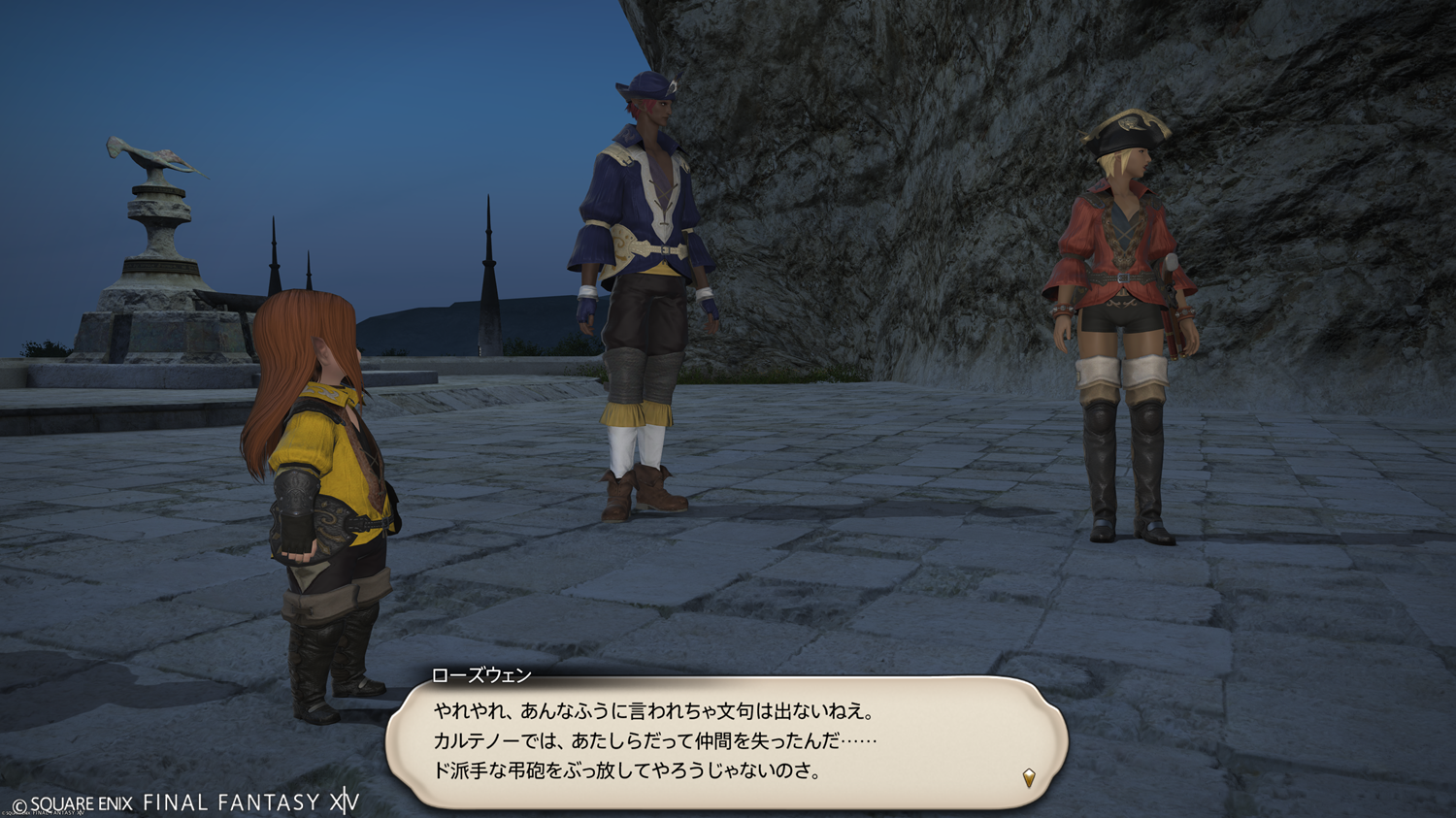This screenshot has height=818, width=1456.
Task: Advance dialogue with the gold arrow indicator
Action: coord(1029,777)
